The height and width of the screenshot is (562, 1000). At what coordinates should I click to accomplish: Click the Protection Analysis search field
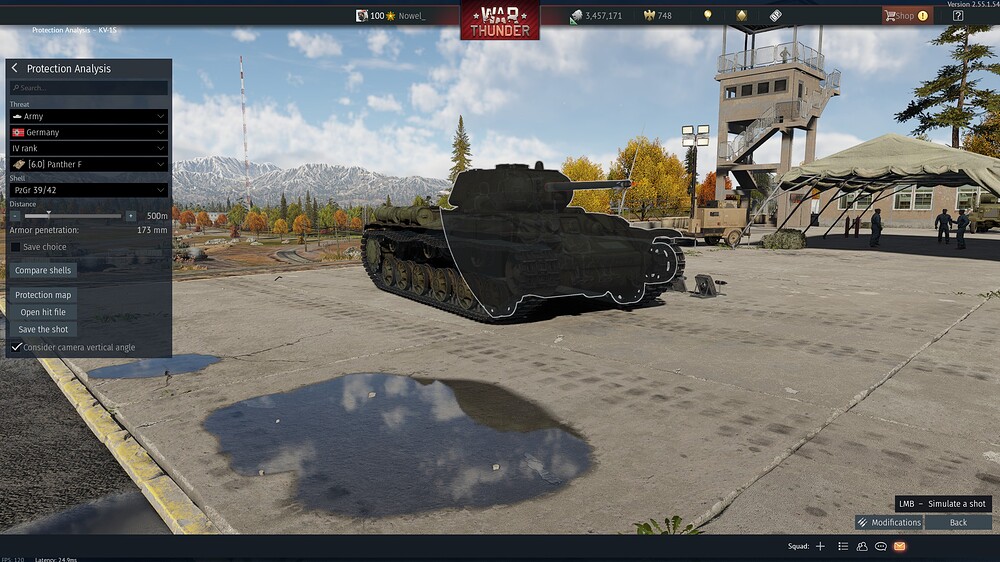[89, 88]
